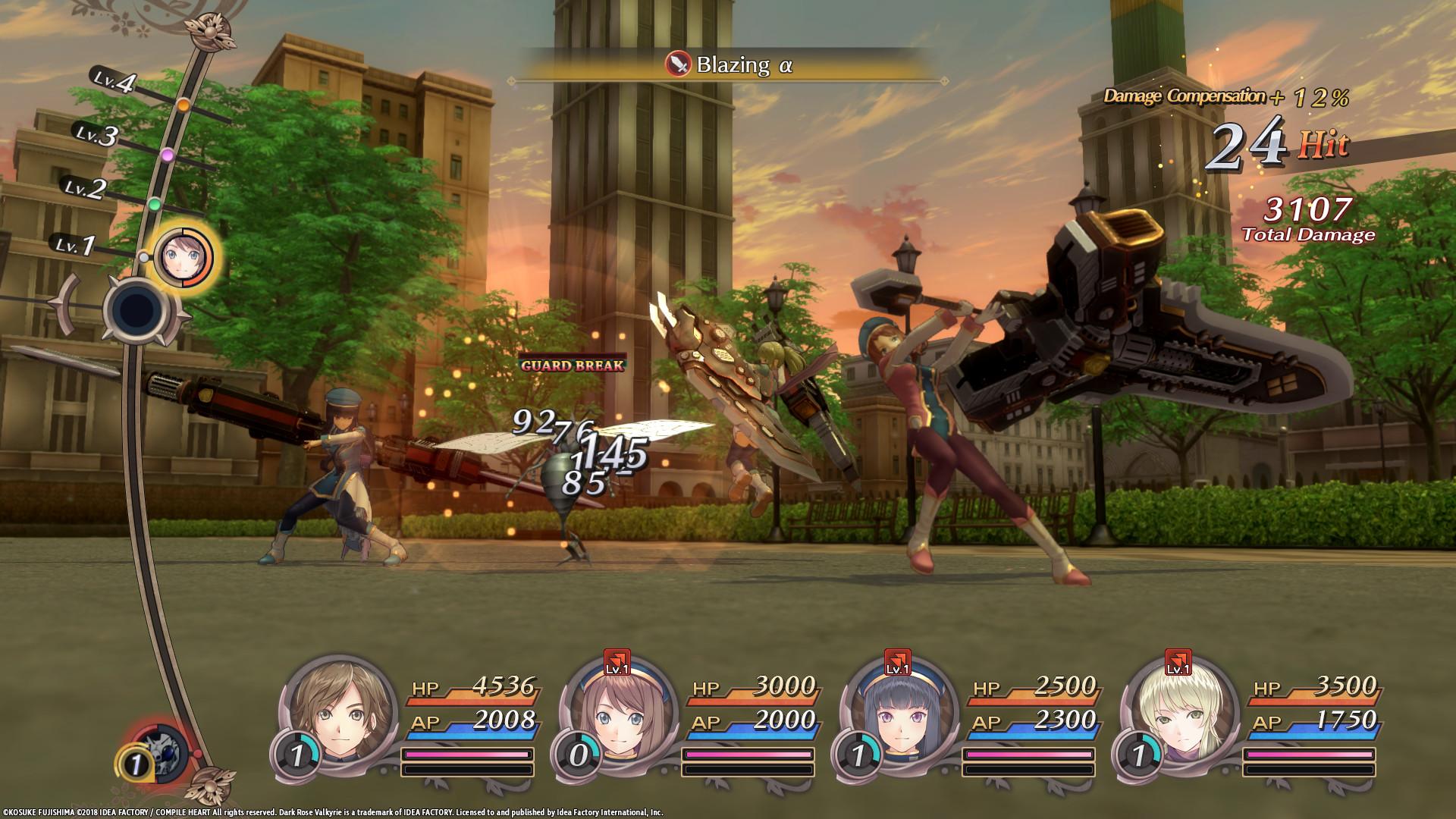
Task: Select the sword icon beside Blazing α
Action: coord(677,66)
